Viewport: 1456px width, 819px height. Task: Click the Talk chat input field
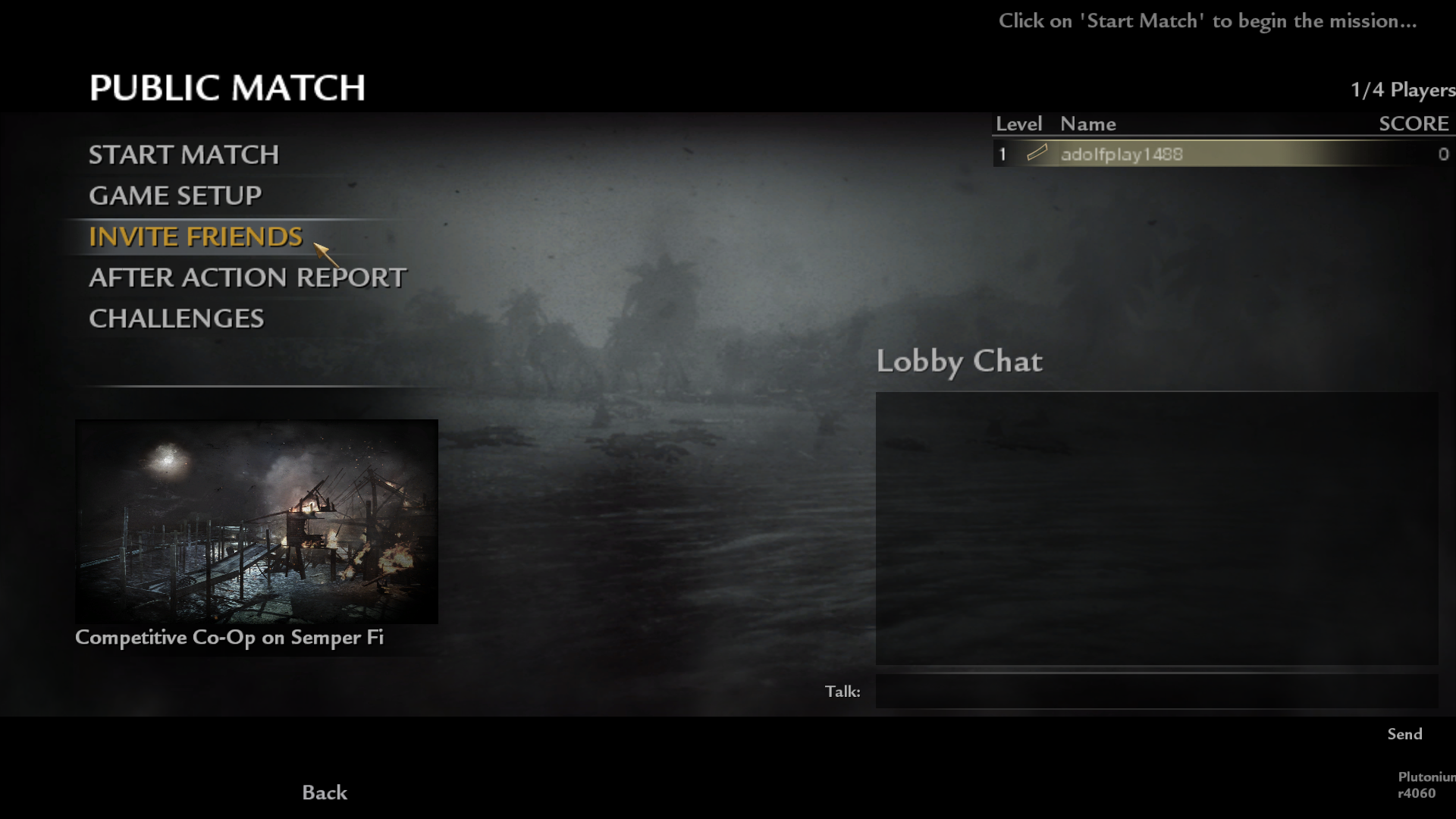[x=1156, y=692]
